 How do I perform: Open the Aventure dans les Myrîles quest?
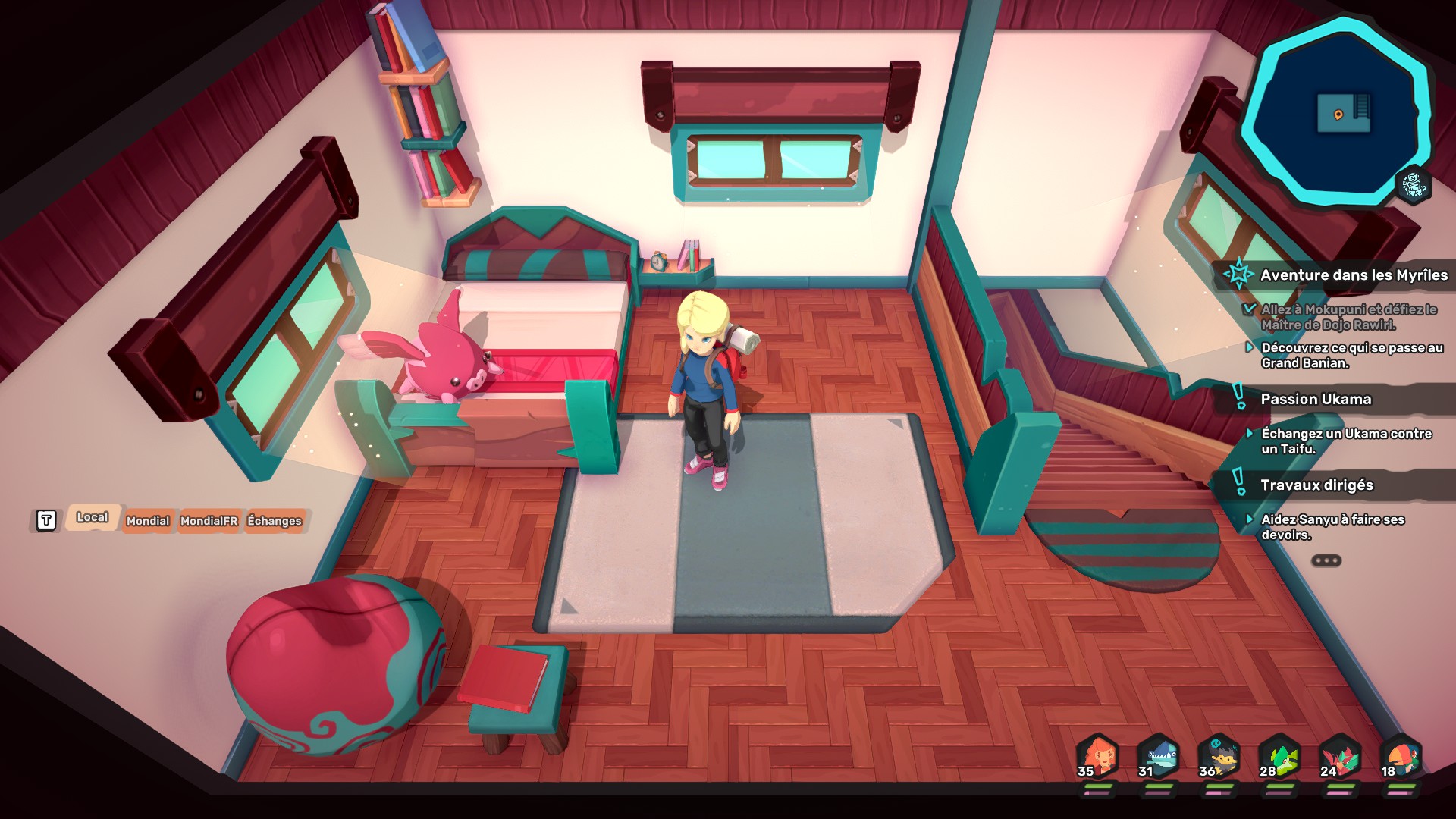(1353, 275)
